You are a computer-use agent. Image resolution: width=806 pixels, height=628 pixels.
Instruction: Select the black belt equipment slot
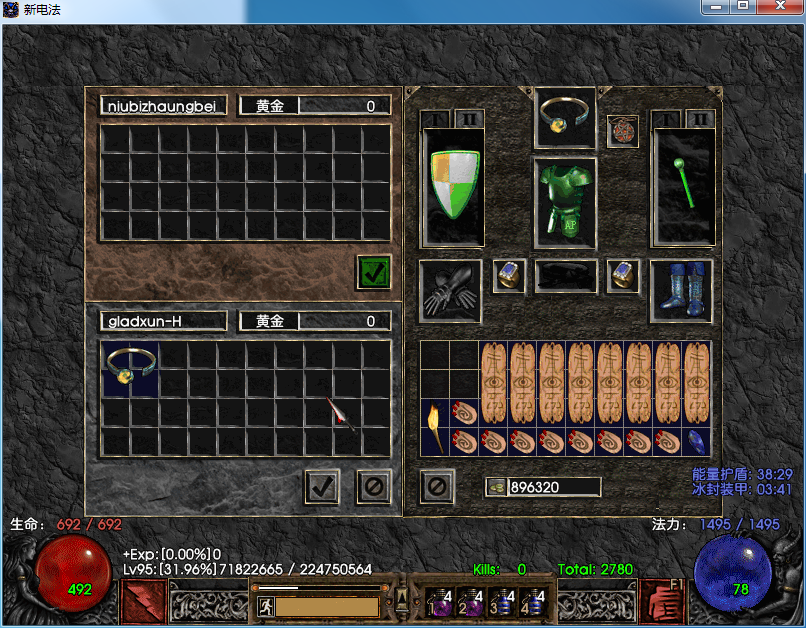566,276
